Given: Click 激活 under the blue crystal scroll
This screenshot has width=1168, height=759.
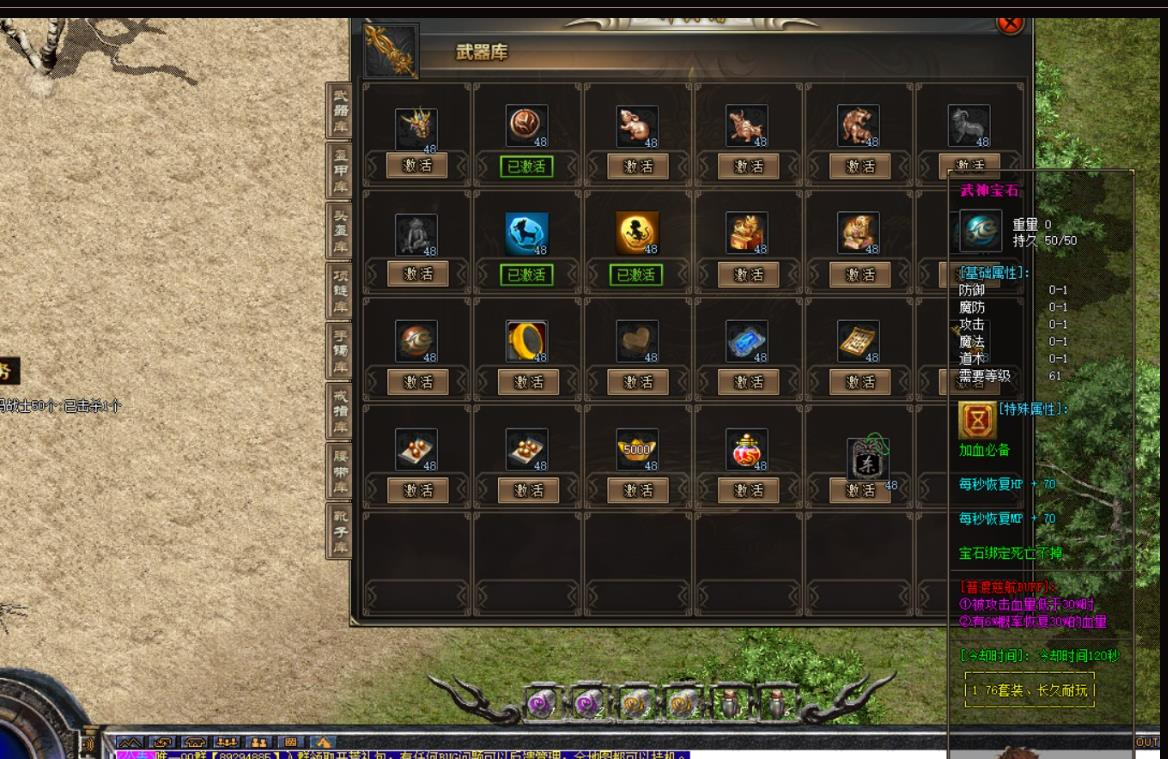Looking at the screenshot, I should click(x=748, y=382).
